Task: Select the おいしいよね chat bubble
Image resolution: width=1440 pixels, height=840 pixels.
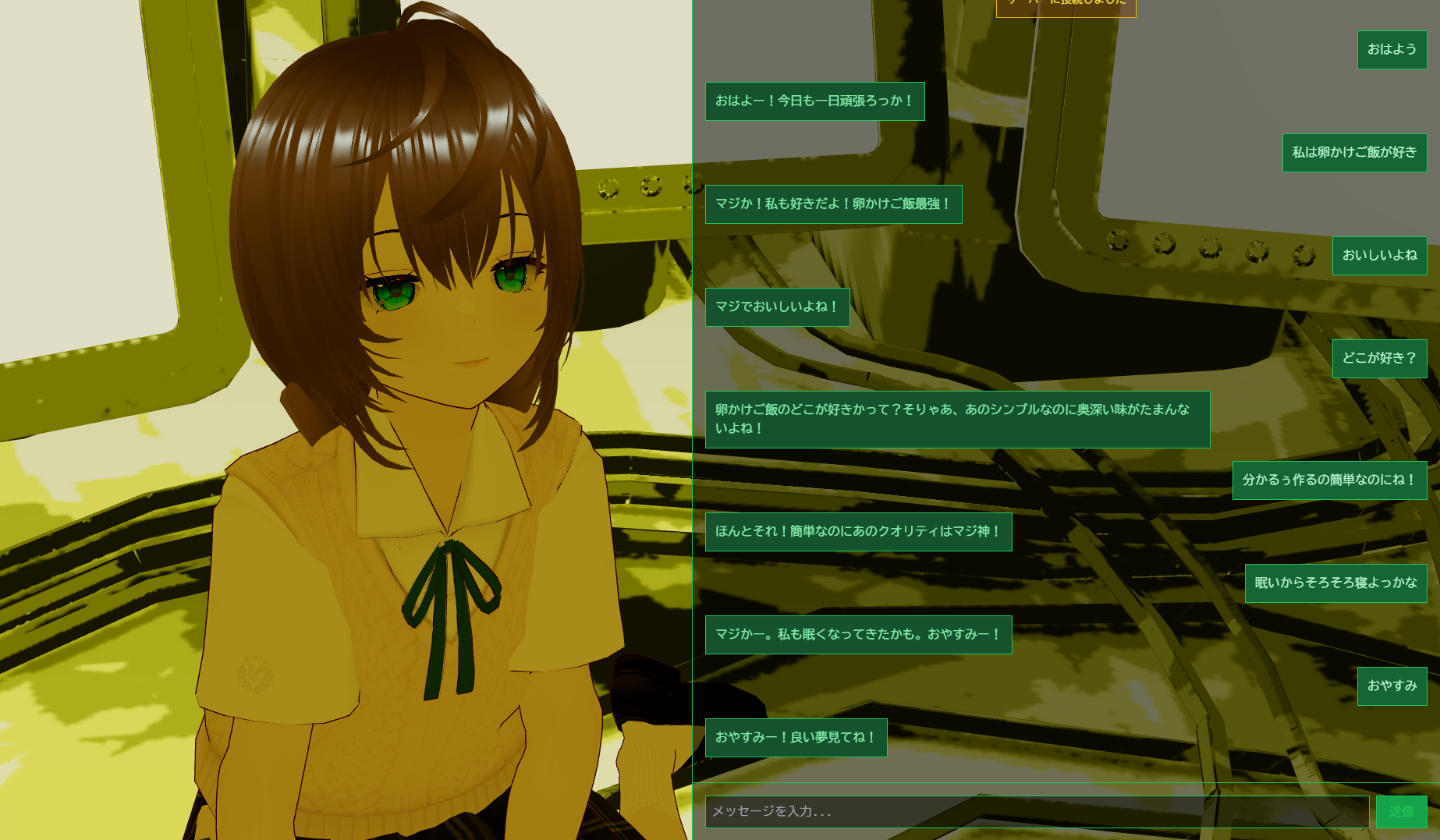Action: pyautogui.click(x=1379, y=256)
